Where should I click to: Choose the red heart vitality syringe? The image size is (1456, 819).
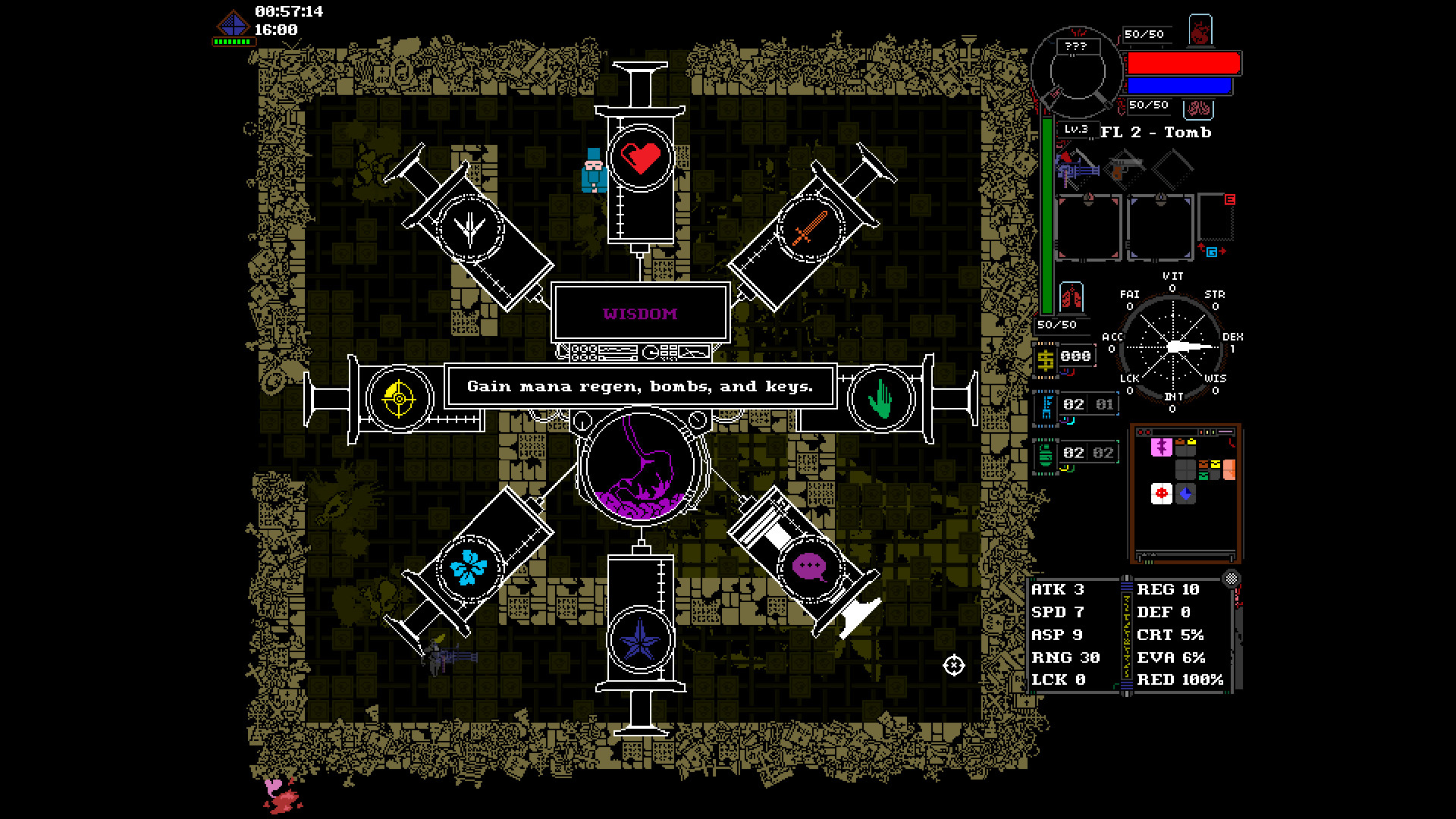click(x=641, y=158)
